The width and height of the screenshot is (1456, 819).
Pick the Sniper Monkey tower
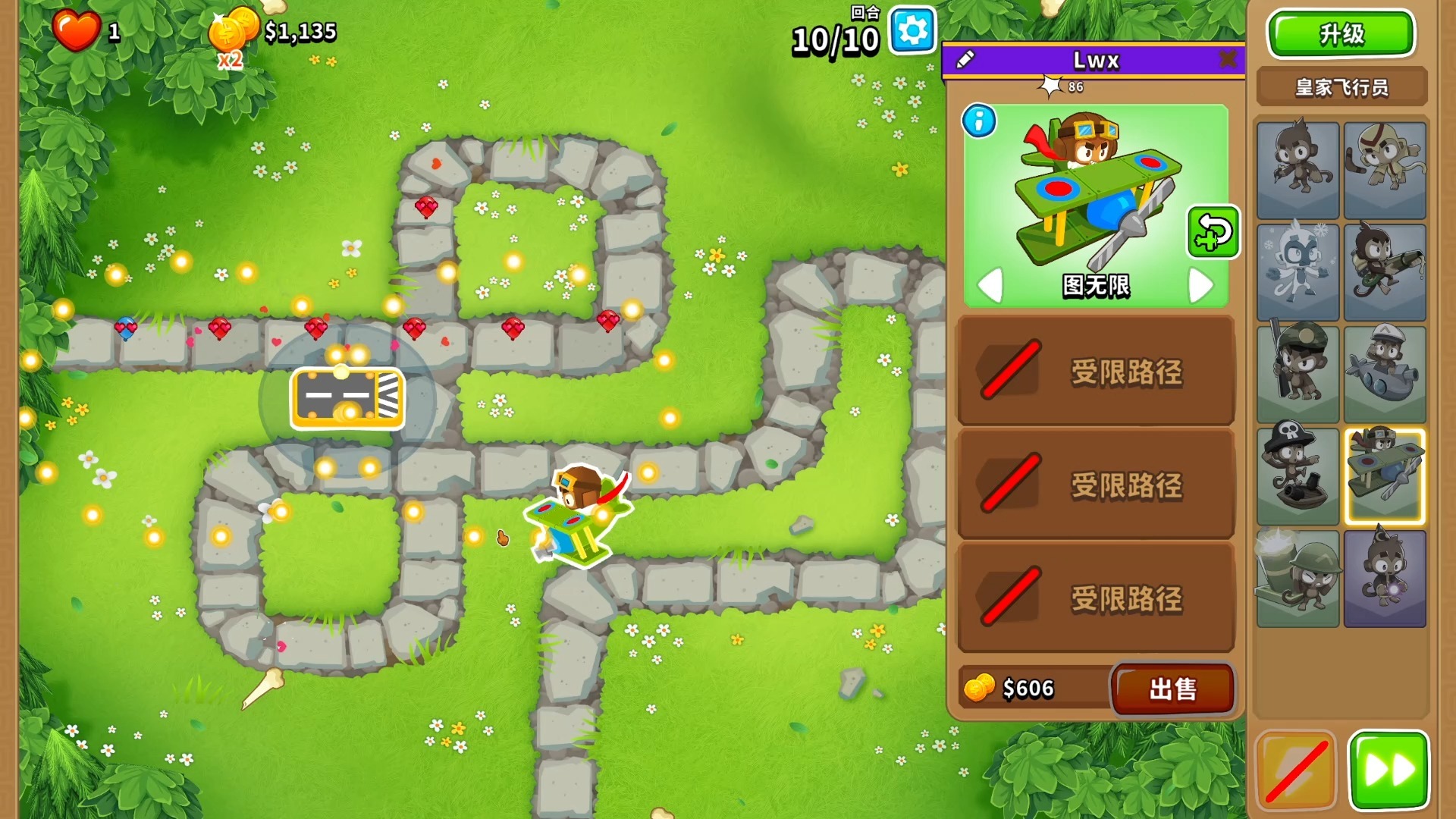click(1298, 374)
